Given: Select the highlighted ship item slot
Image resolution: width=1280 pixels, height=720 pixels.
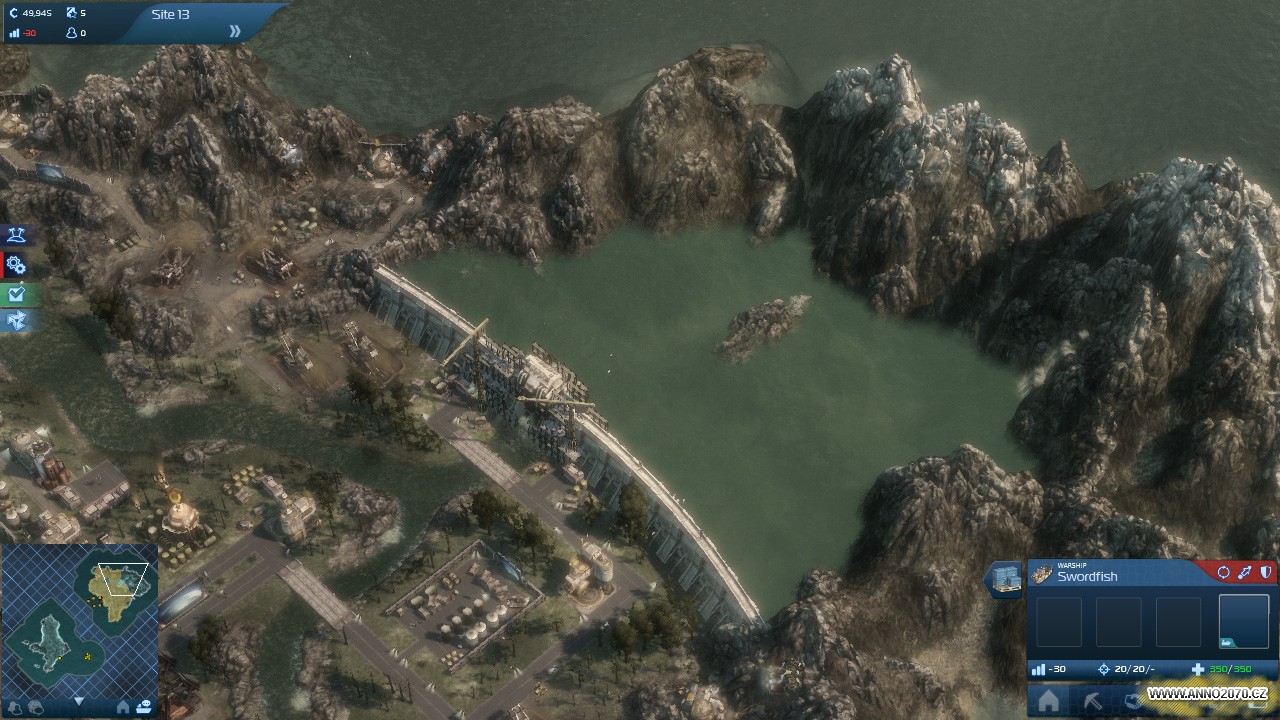Looking at the screenshot, I should click(1243, 621).
